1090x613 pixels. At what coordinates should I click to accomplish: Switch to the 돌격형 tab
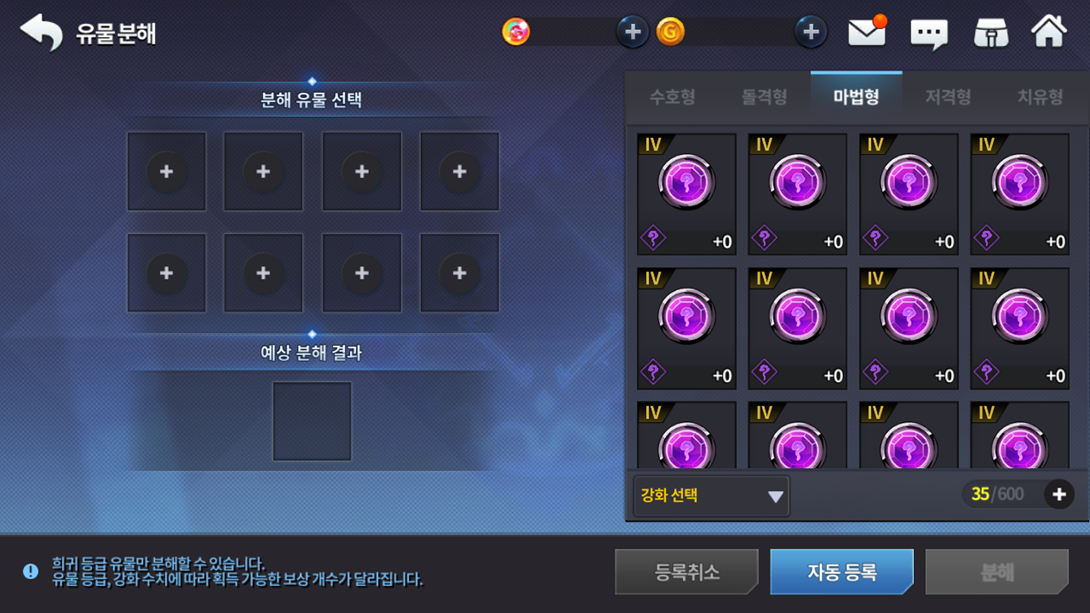tap(764, 97)
